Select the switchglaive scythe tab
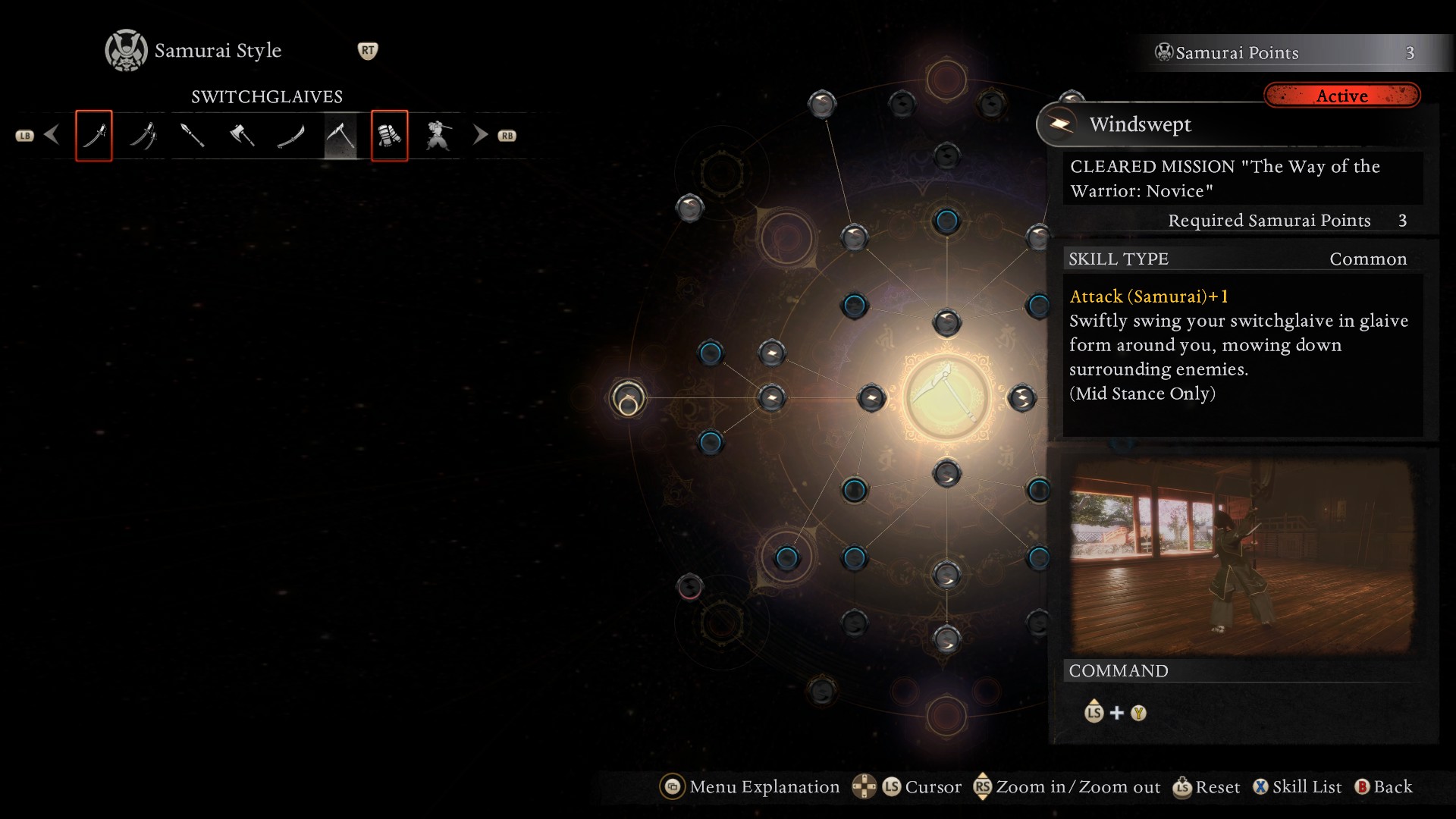The height and width of the screenshot is (819, 1456). click(x=340, y=136)
